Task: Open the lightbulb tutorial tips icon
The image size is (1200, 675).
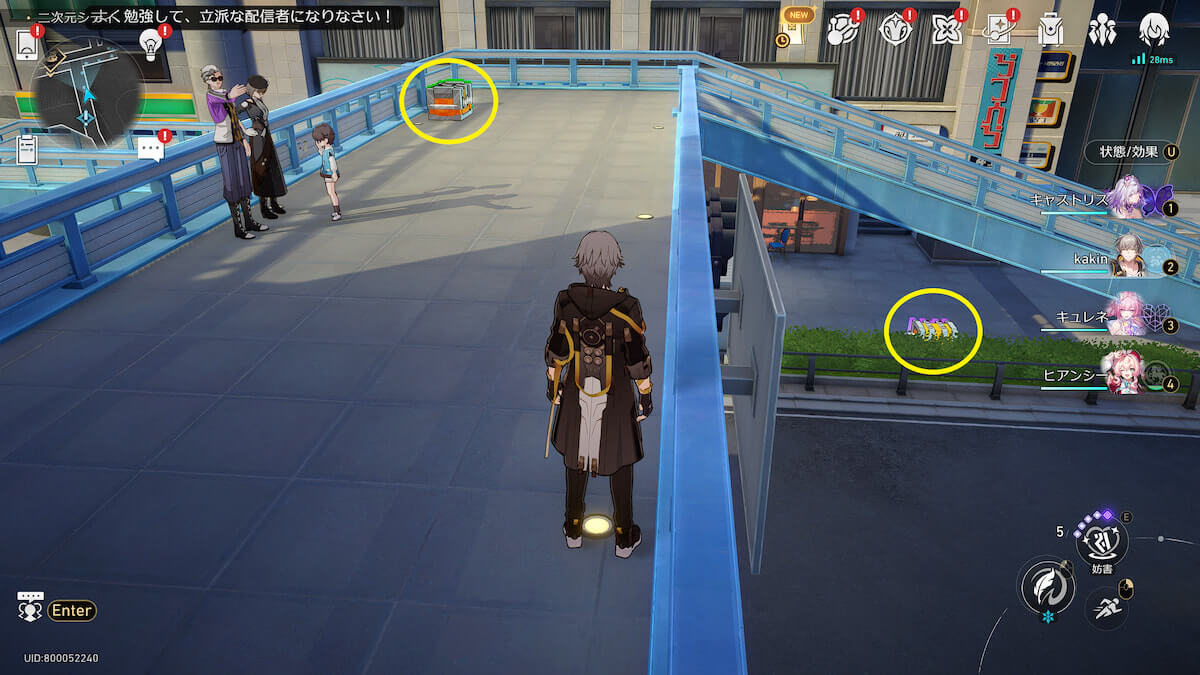Action: [x=151, y=42]
